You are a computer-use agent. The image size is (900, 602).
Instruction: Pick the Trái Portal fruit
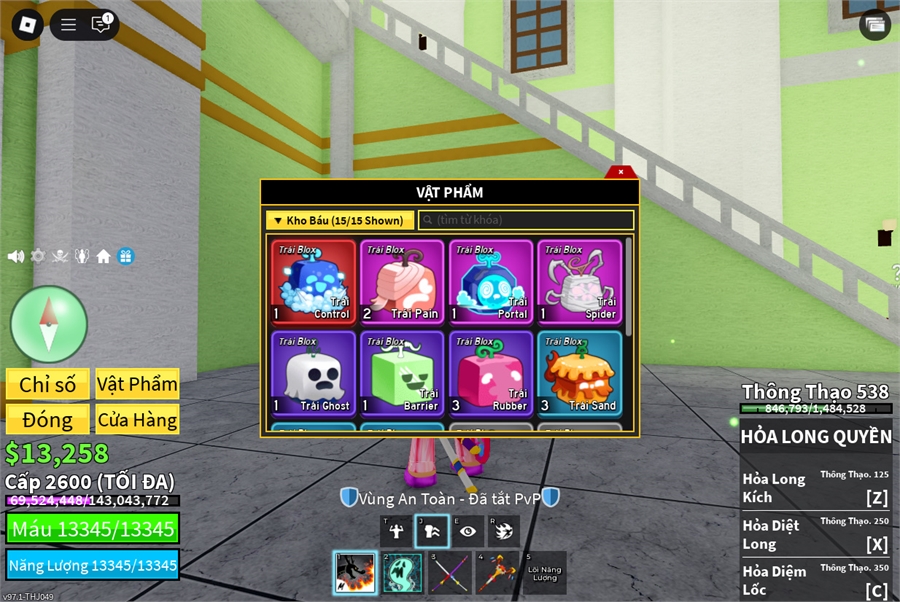[490, 282]
